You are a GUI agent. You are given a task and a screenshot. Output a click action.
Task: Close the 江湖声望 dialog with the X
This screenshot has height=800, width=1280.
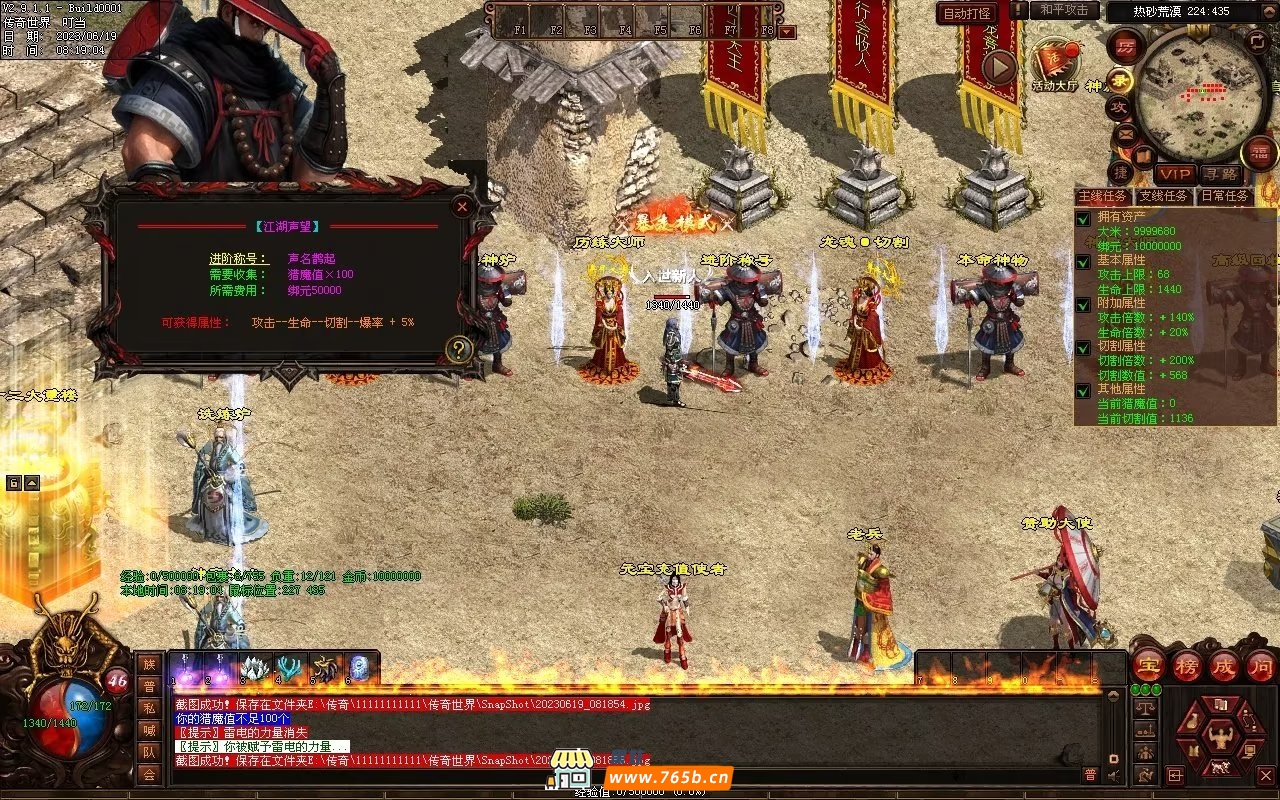[x=462, y=207]
